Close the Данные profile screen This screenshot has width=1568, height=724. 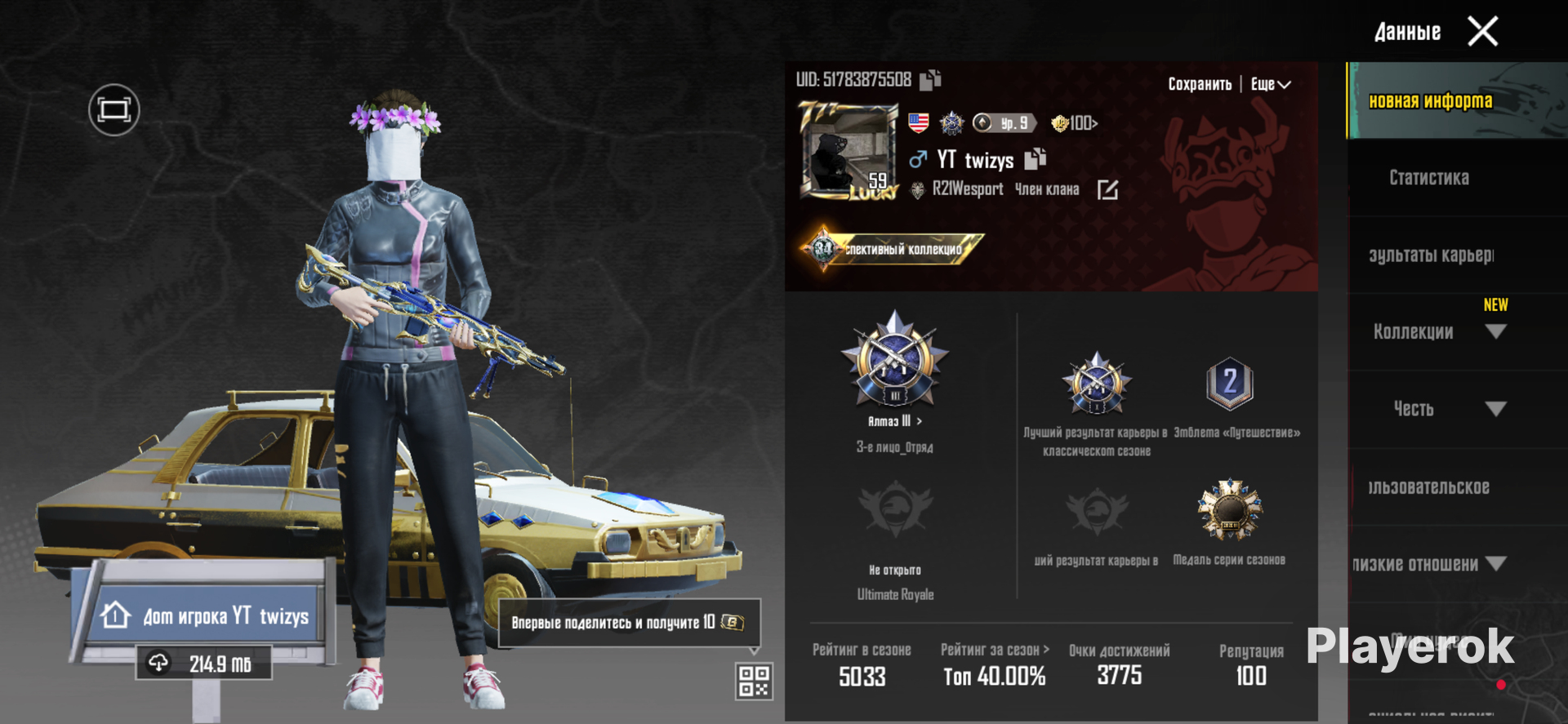click(x=1482, y=32)
